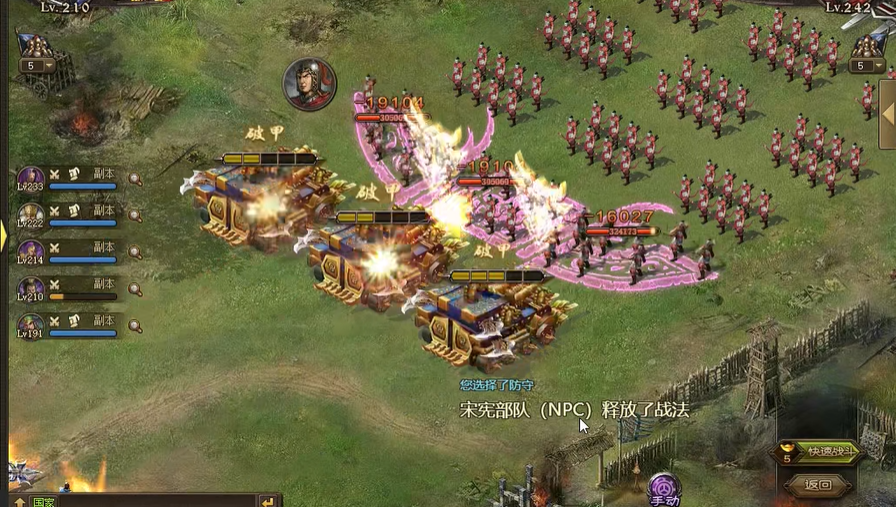The image size is (896, 507).
Task: Expand chat with the up arrow button
Action: (x=19, y=501)
